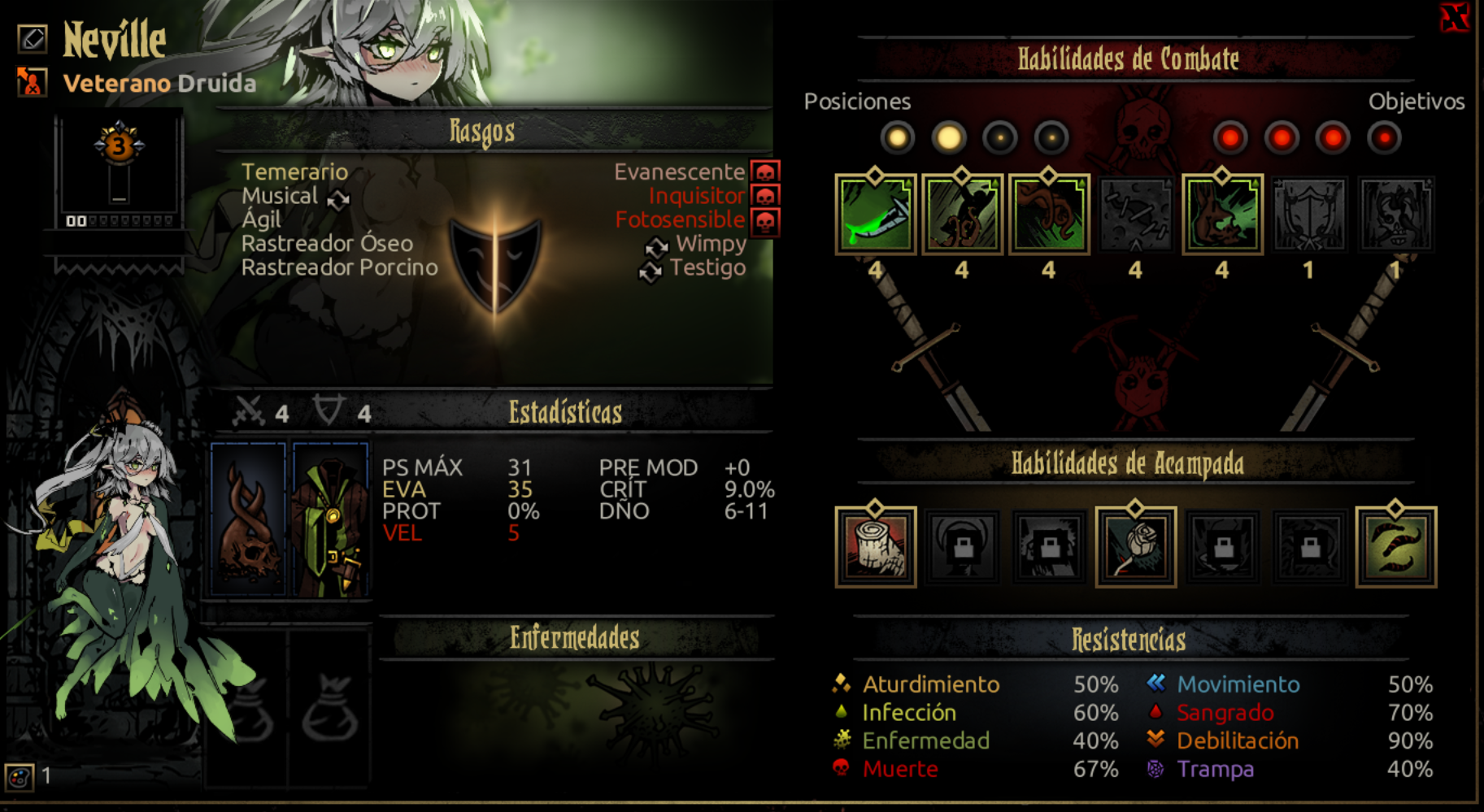
Task: Choose the white rose camping skill
Action: pyautogui.click(x=1135, y=547)
